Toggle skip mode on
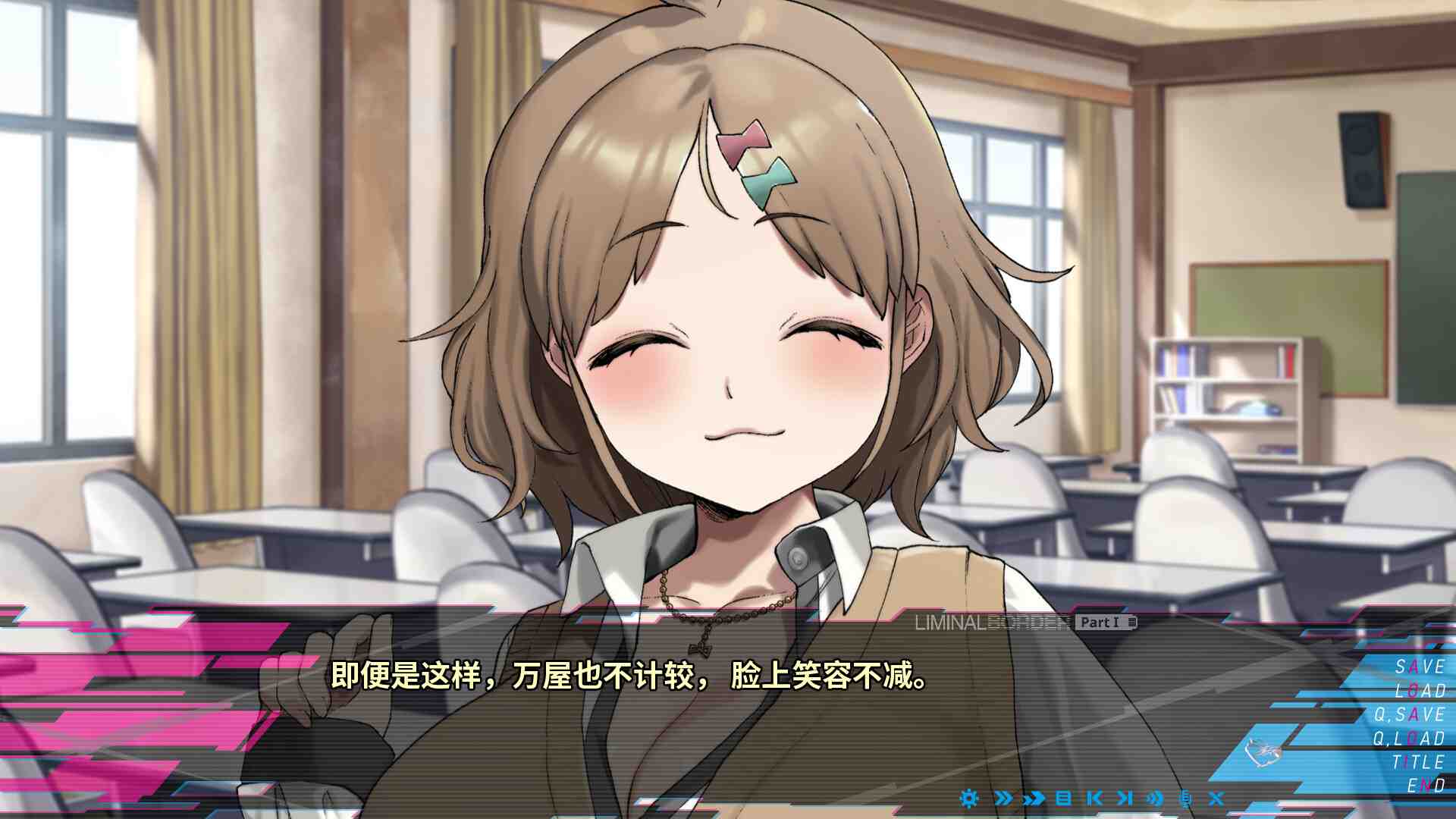Viewport: 1456px width, 819px height. tap(1034, 799)
